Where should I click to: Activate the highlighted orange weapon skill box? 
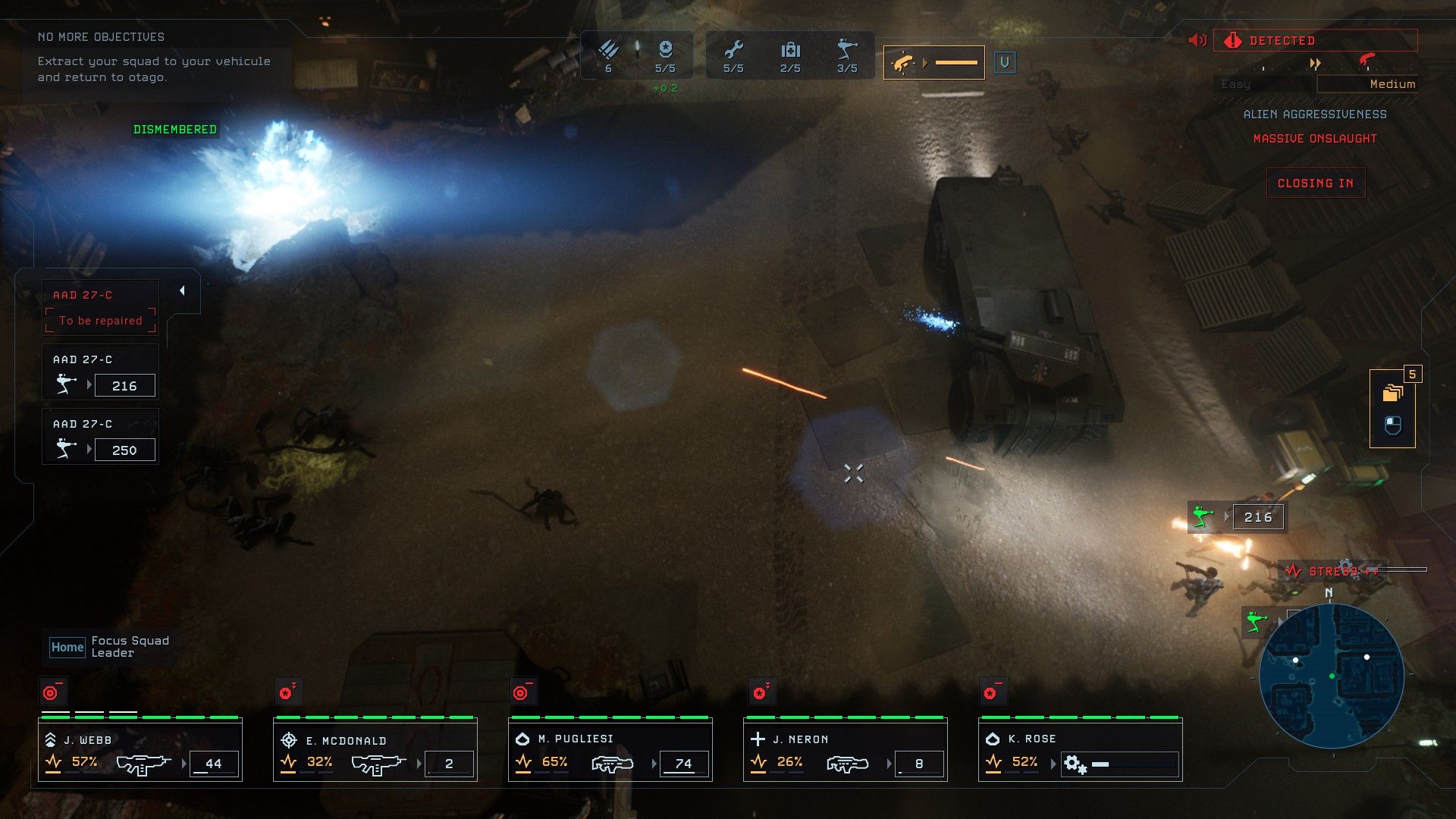coord(934,63)
